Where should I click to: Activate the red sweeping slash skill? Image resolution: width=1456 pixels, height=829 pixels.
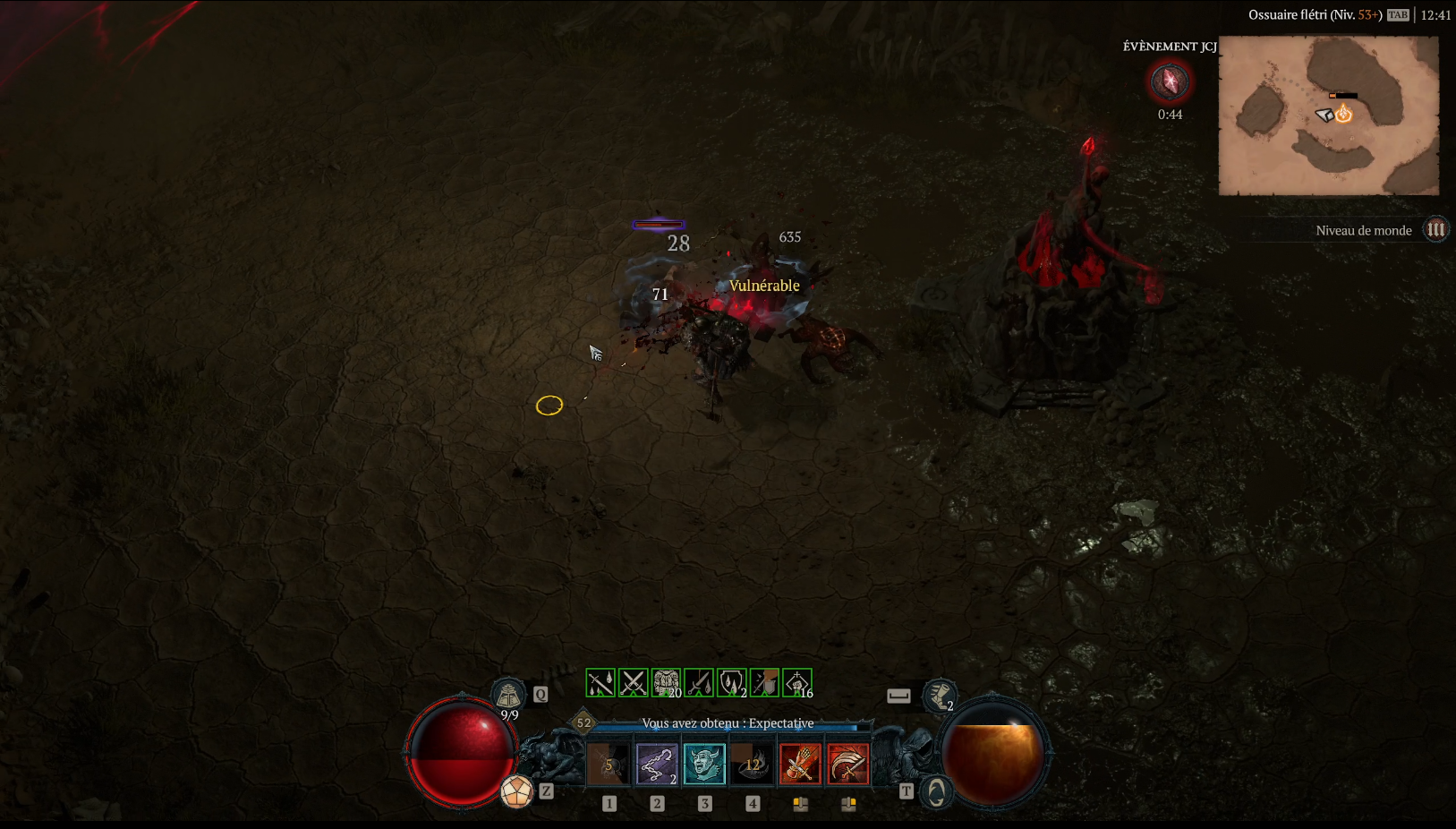coord(847,764)
